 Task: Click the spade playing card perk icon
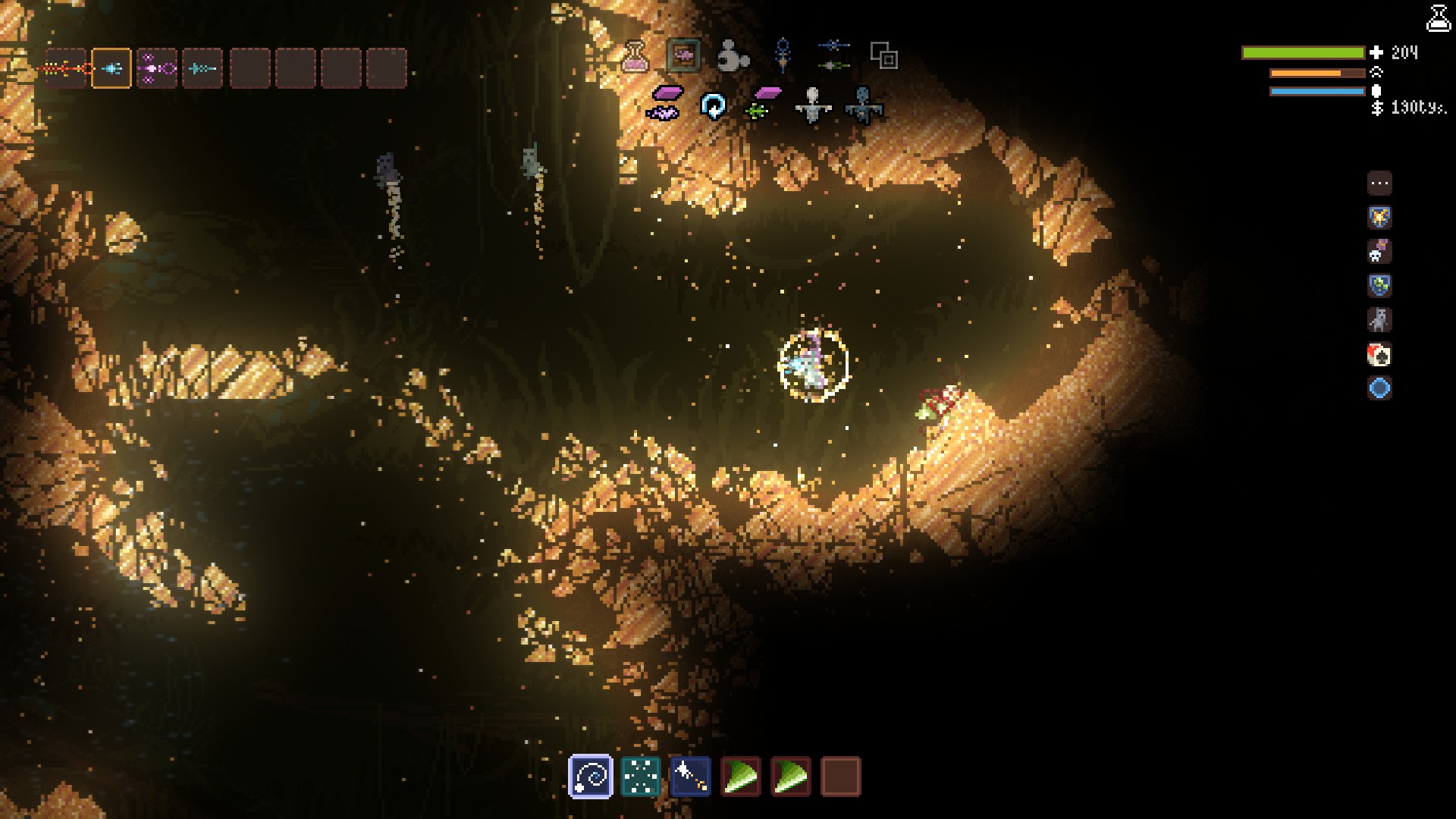point(1379,354)
